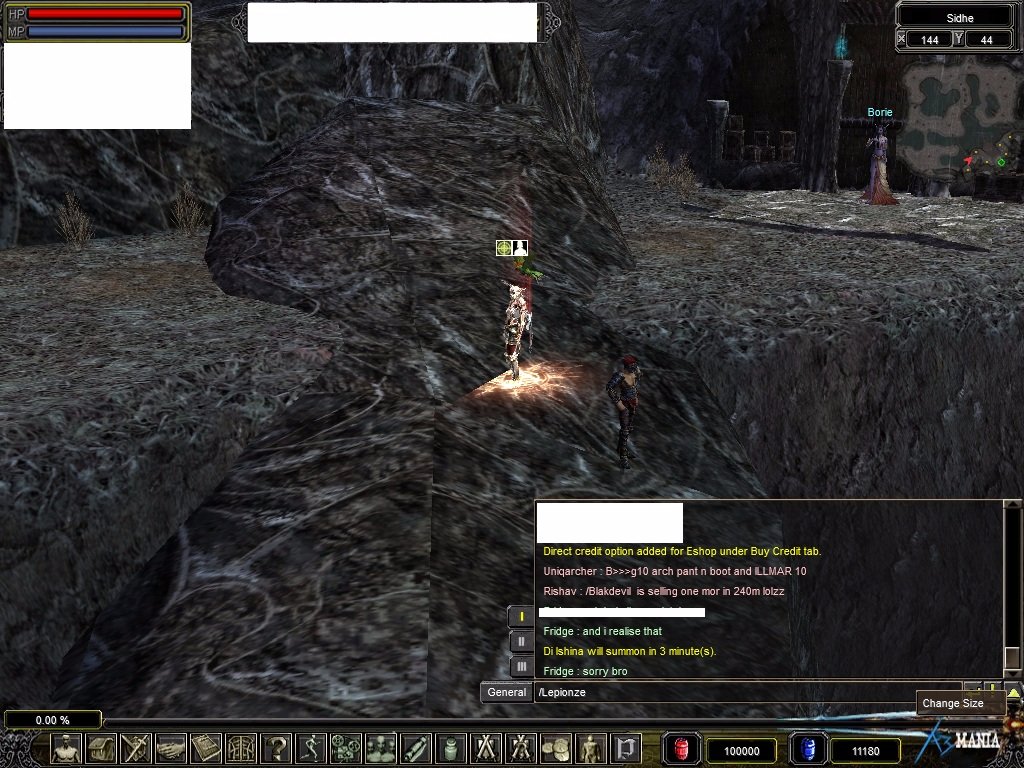This screenshot has width=1024, height=768.
Task: Open the character status icon in the toolbar
Action: pyautogui.click(x=66, y=748)
